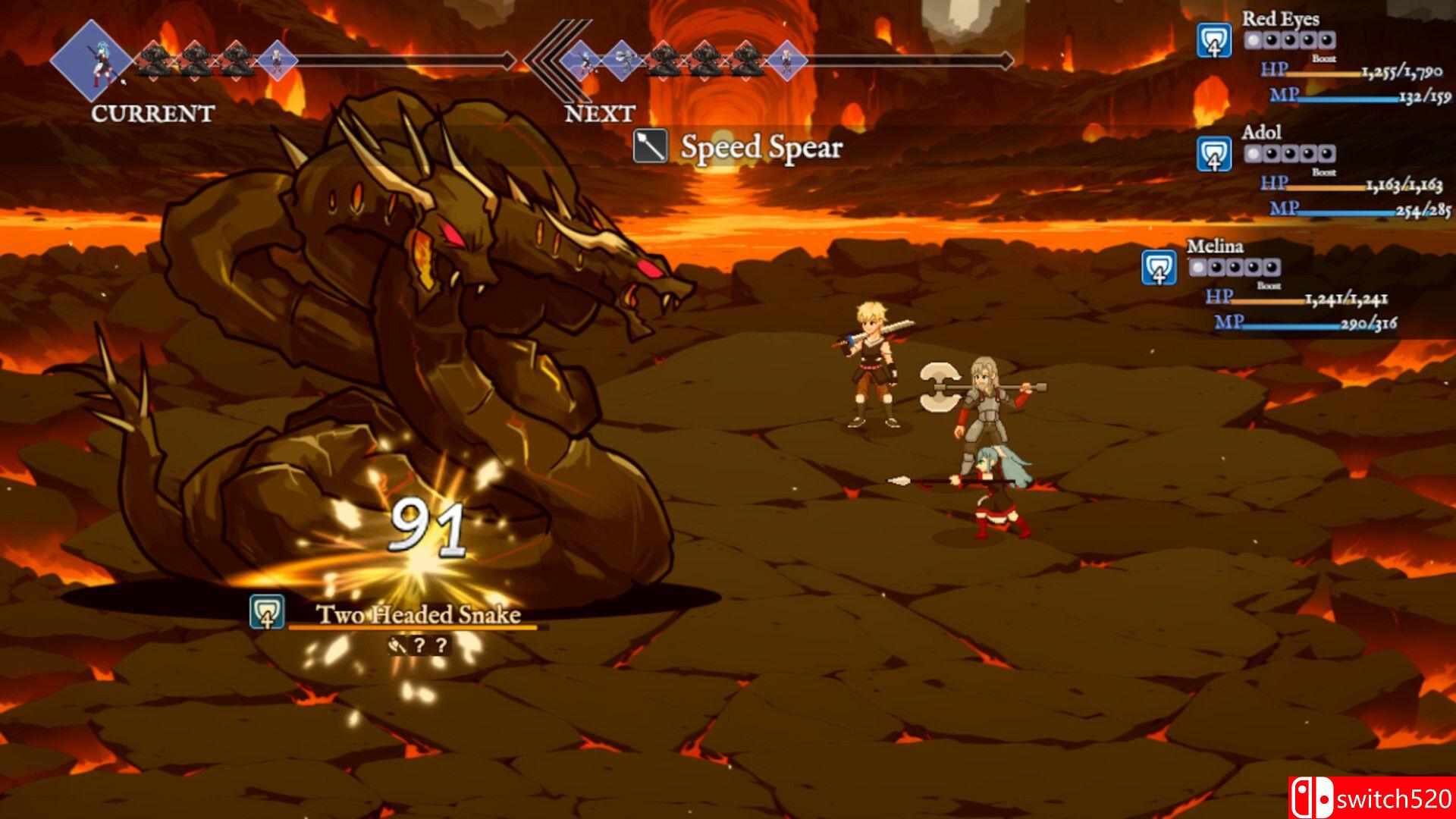Image resolution: width=1456 pixels, height=819 pixels.
Task: Click the switch520 watermark logo
Action: 1370,798
